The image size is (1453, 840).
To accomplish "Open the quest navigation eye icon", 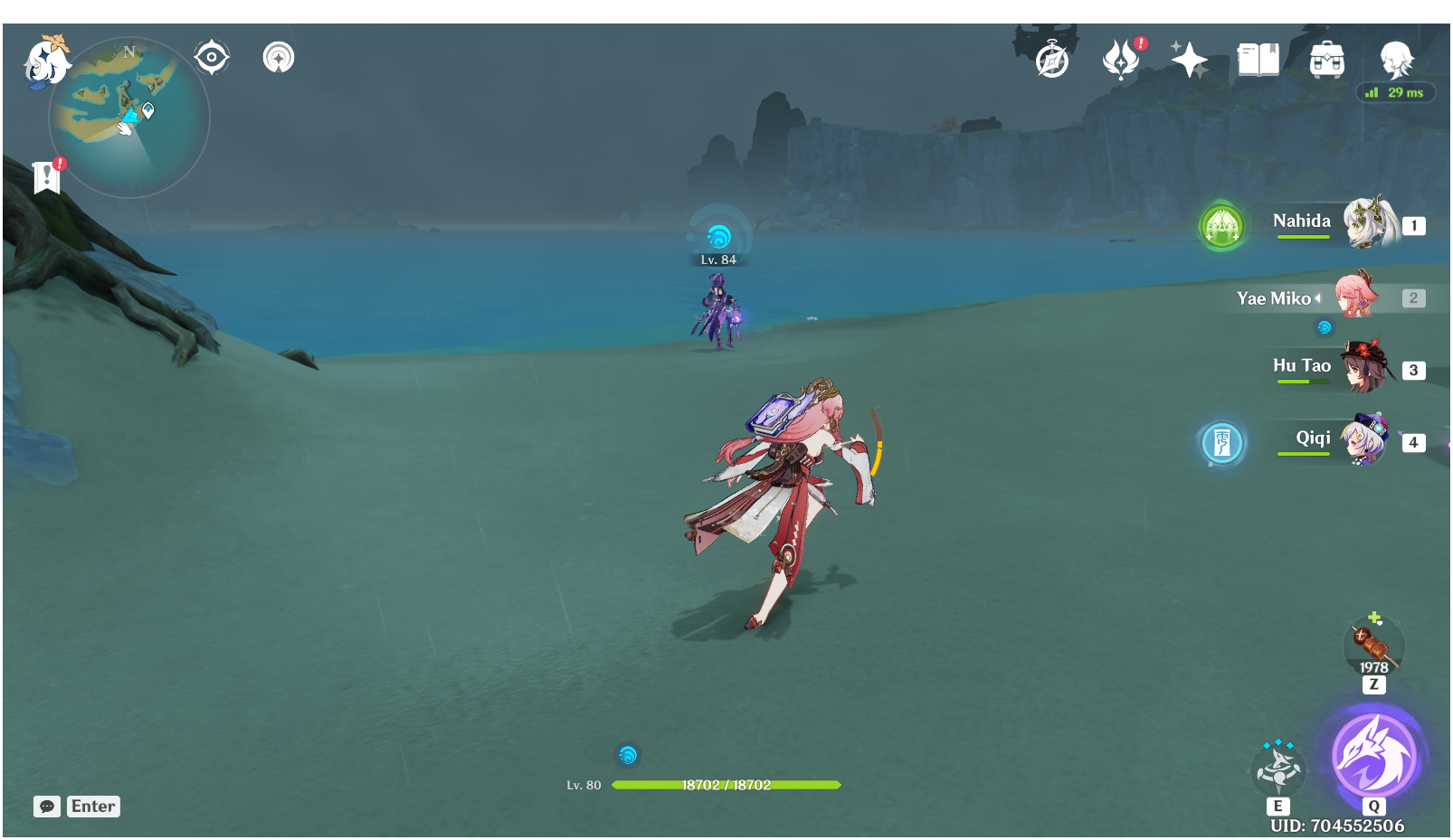I will tap(212, 58).
